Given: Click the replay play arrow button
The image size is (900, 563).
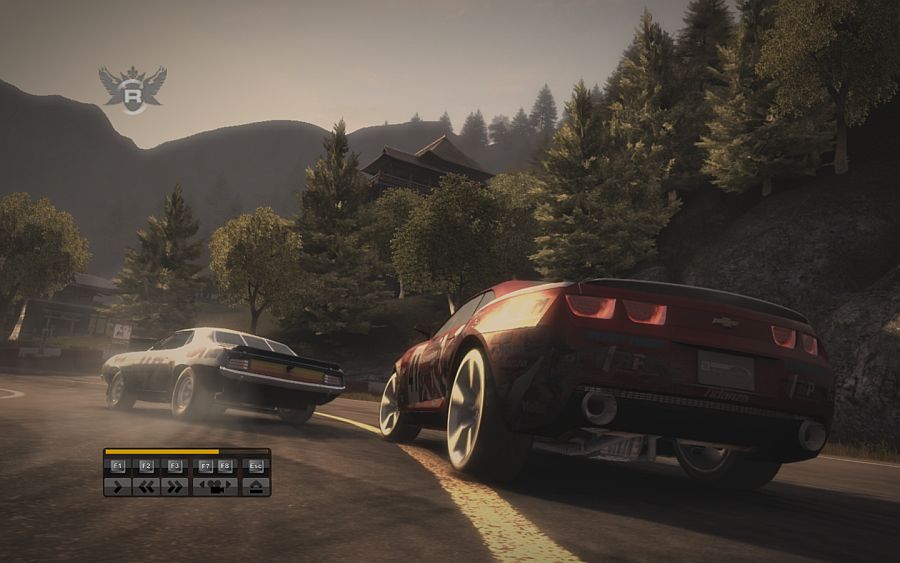Looking at the screenshot, I should coord(117,487).
